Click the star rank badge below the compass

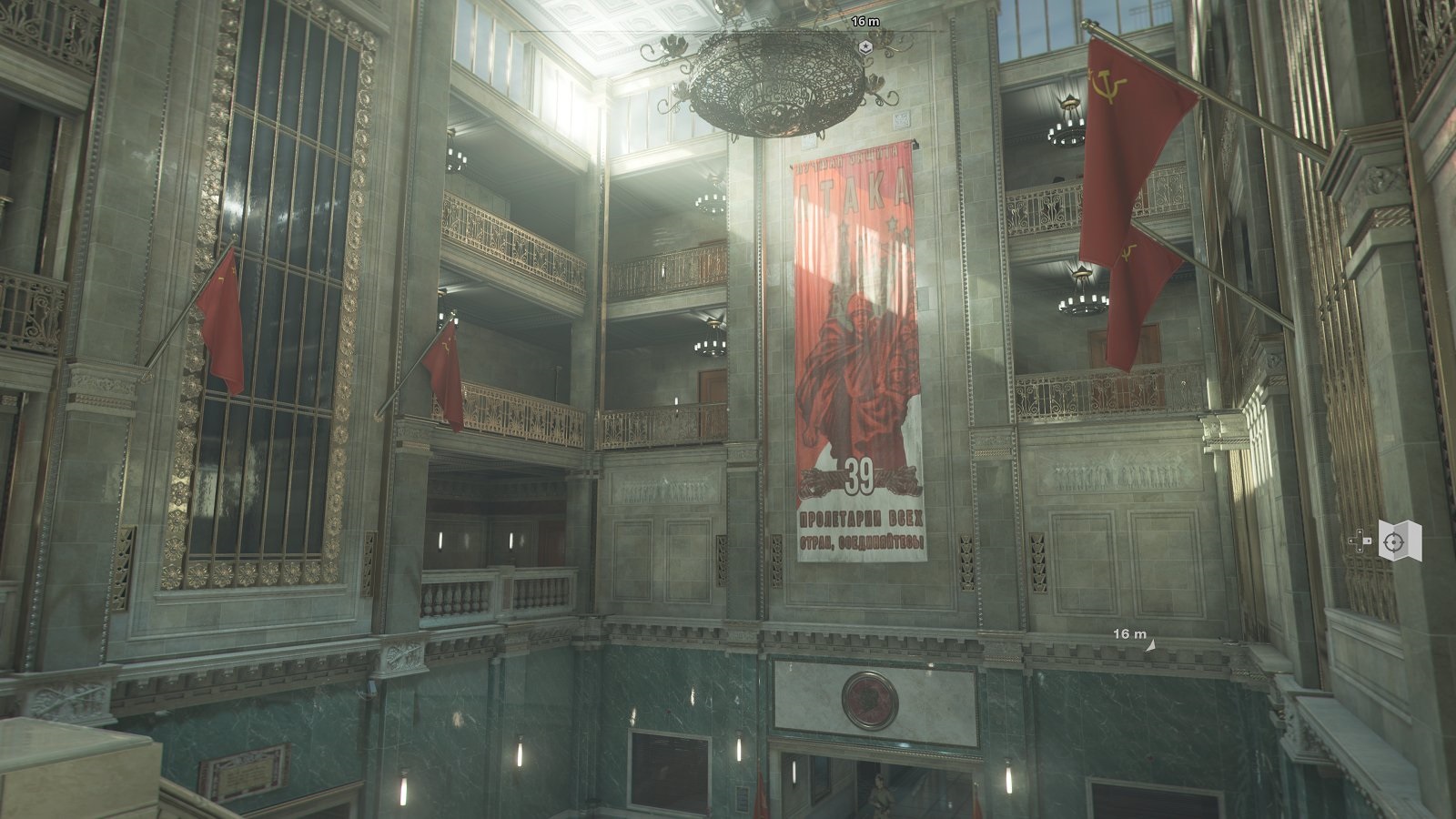pyautogui.click(x=865, y=46)
